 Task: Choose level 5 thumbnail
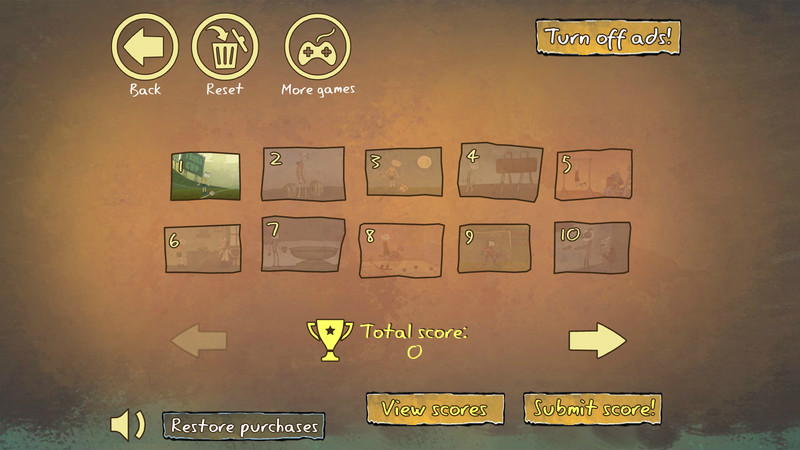tap(594, 175)
